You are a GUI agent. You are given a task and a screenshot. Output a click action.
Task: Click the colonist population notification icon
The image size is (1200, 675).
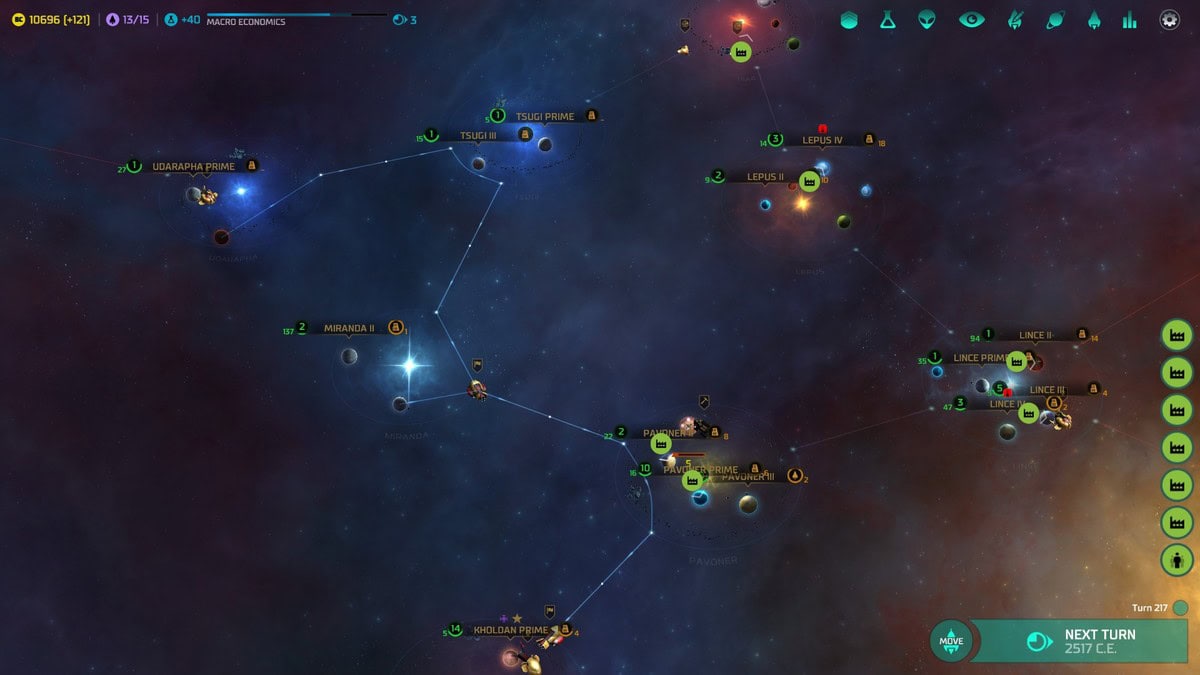coord(1177,559)
